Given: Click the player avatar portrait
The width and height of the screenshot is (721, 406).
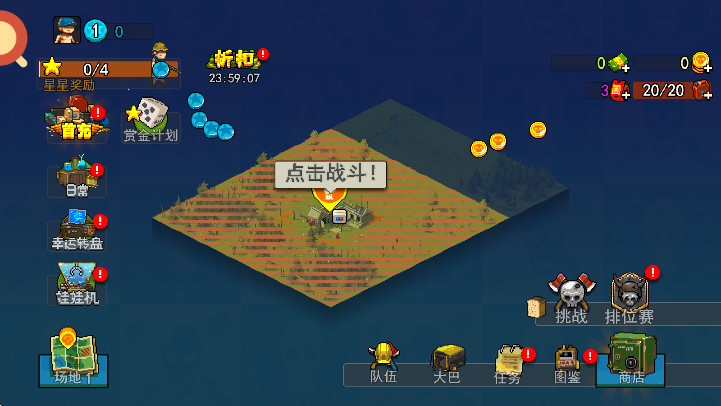Looking at the screenshot, I should click(x=67, y=31).
